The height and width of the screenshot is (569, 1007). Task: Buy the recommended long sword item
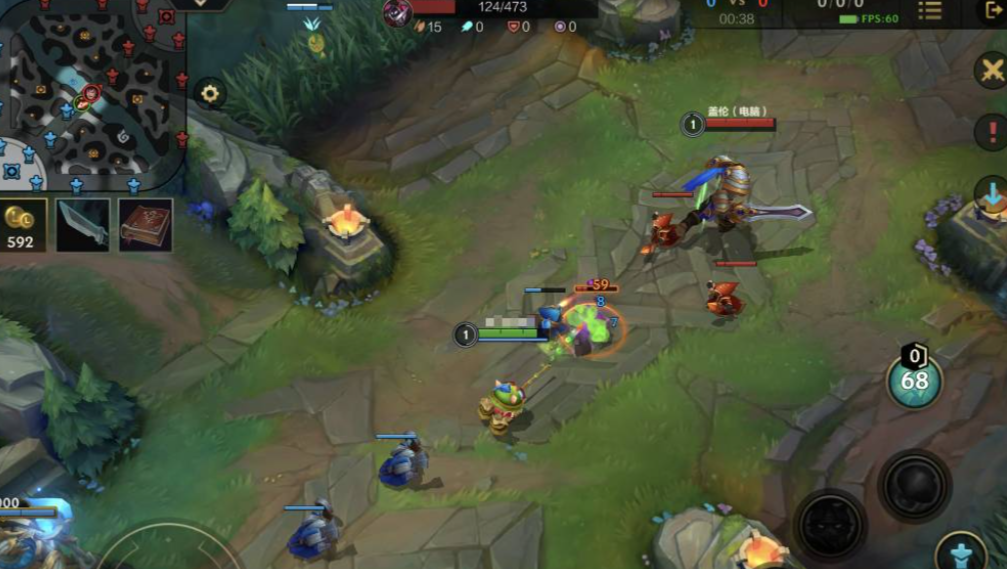coord(83,224)
